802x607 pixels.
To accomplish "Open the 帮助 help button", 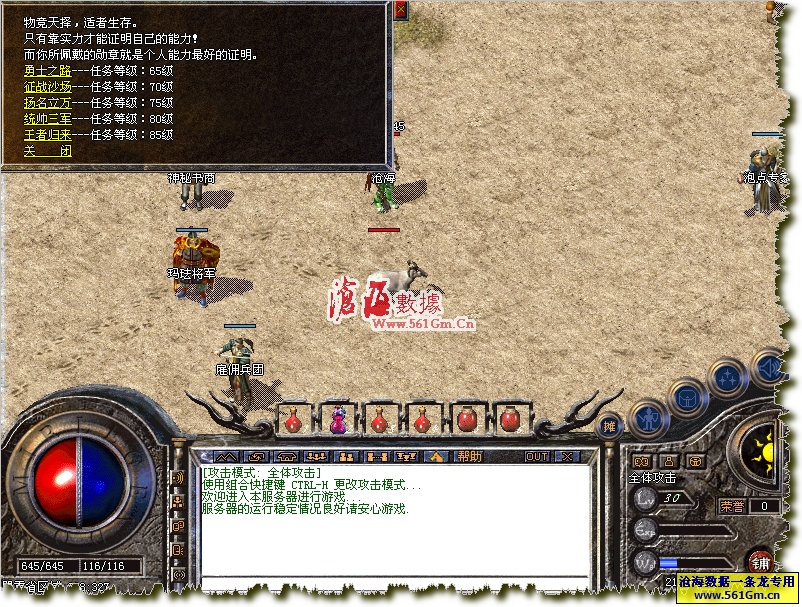I will tap(469, 456).
